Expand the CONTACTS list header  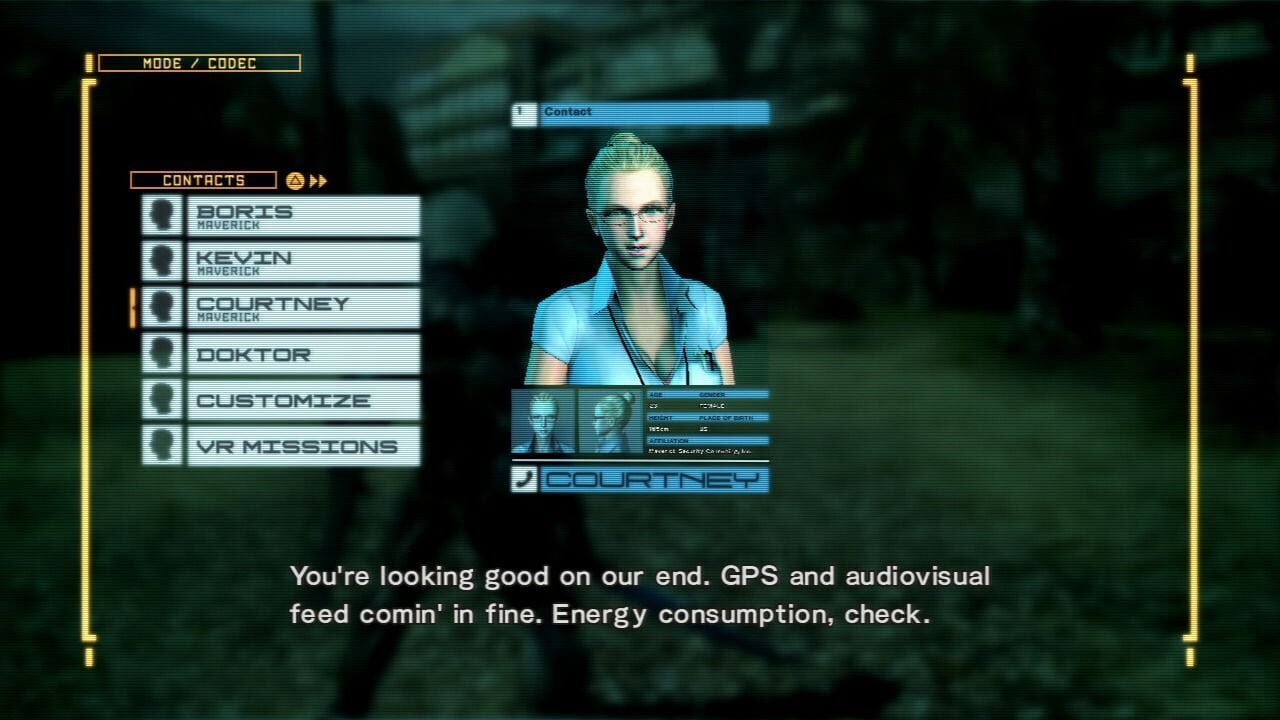point(204,180)
